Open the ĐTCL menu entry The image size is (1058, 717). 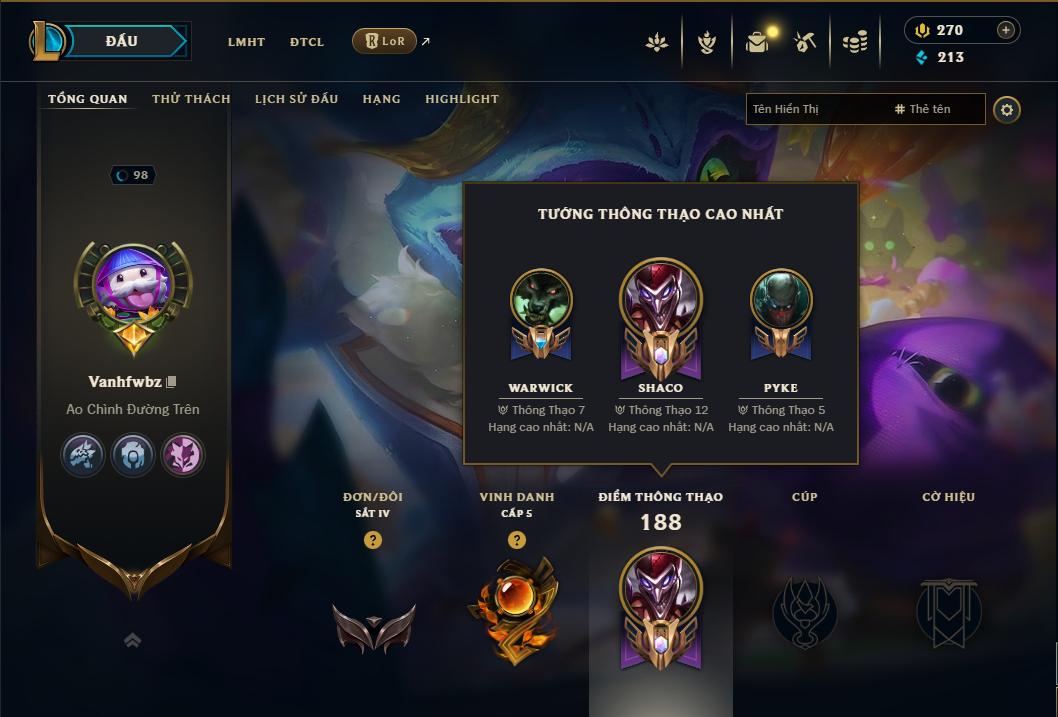tap(307, 42)
